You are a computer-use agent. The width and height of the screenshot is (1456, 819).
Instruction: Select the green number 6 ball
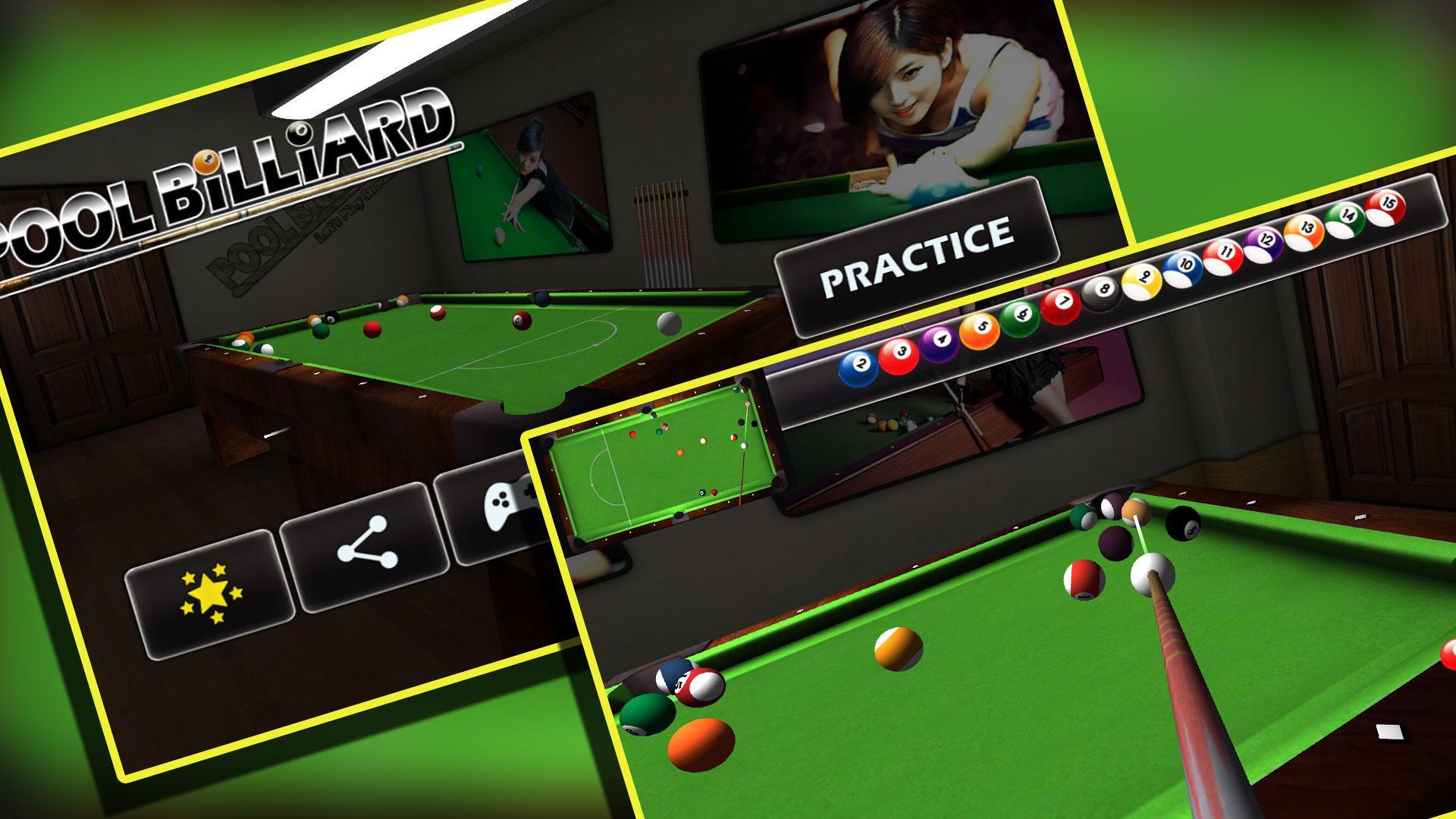[x=1022, y=314]
